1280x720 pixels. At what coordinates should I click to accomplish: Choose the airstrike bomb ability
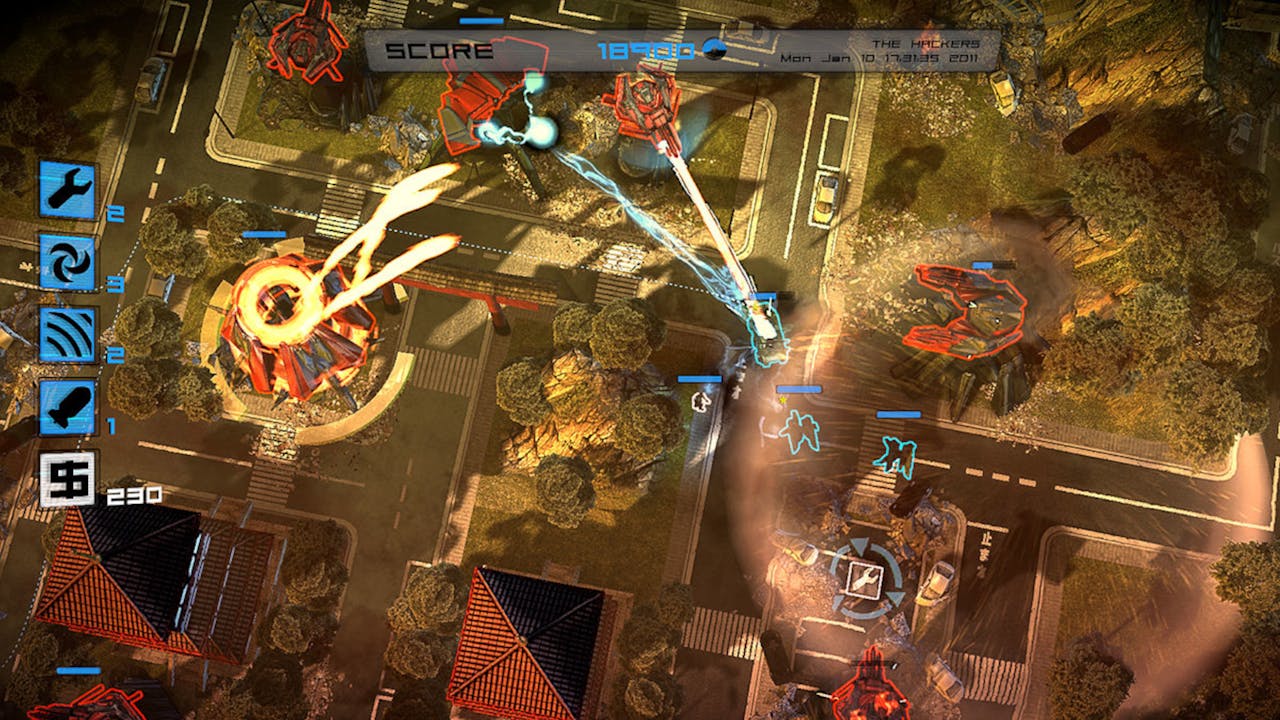(x=68, y=407)
